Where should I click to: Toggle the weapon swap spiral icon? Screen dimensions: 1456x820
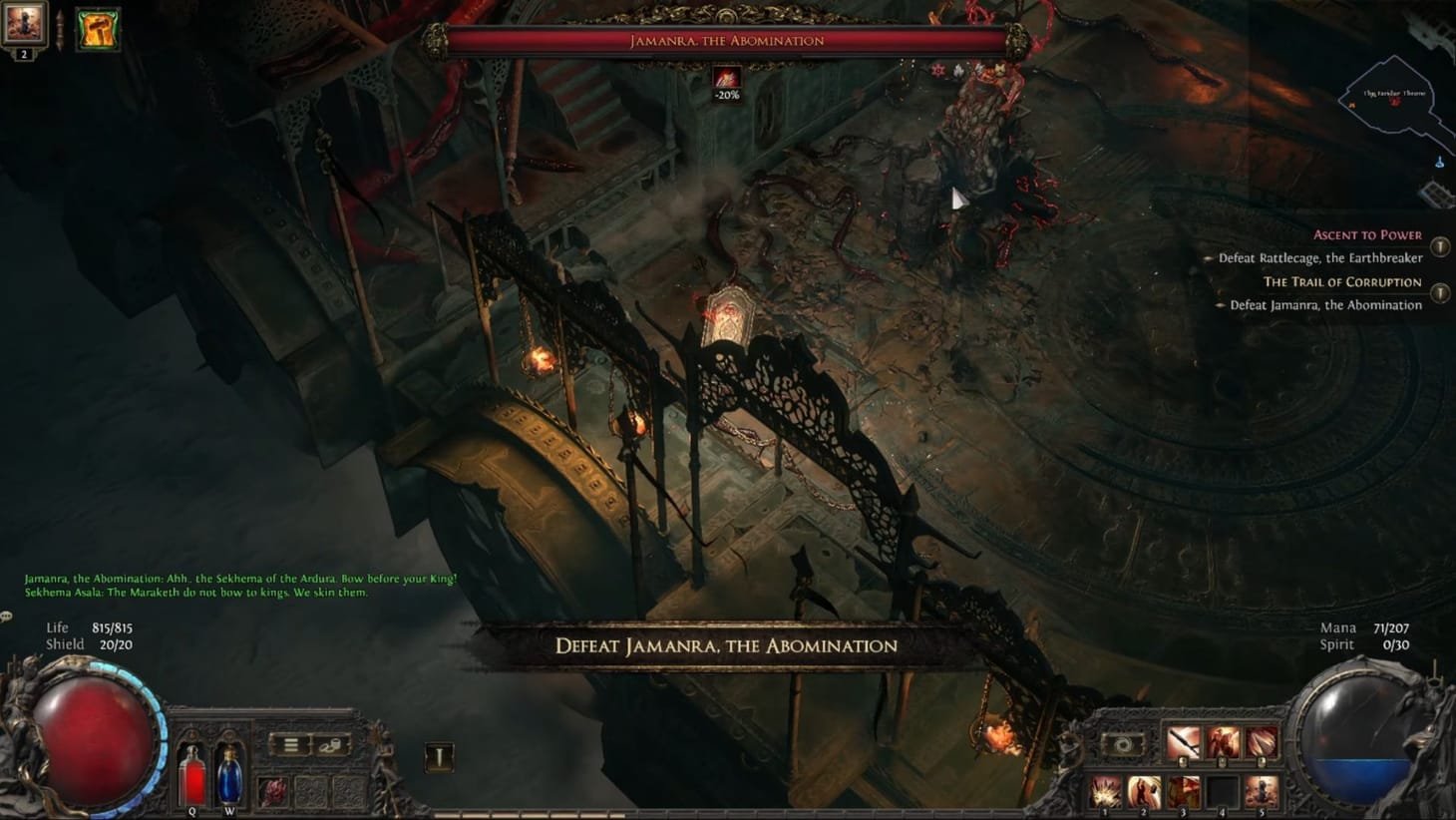pos(1125,745)
